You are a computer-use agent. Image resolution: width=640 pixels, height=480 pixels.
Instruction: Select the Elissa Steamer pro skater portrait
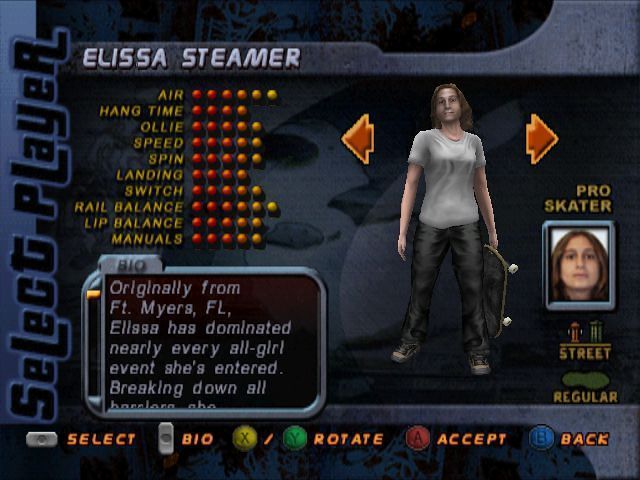pyautogui.click(x=580, y=264)
